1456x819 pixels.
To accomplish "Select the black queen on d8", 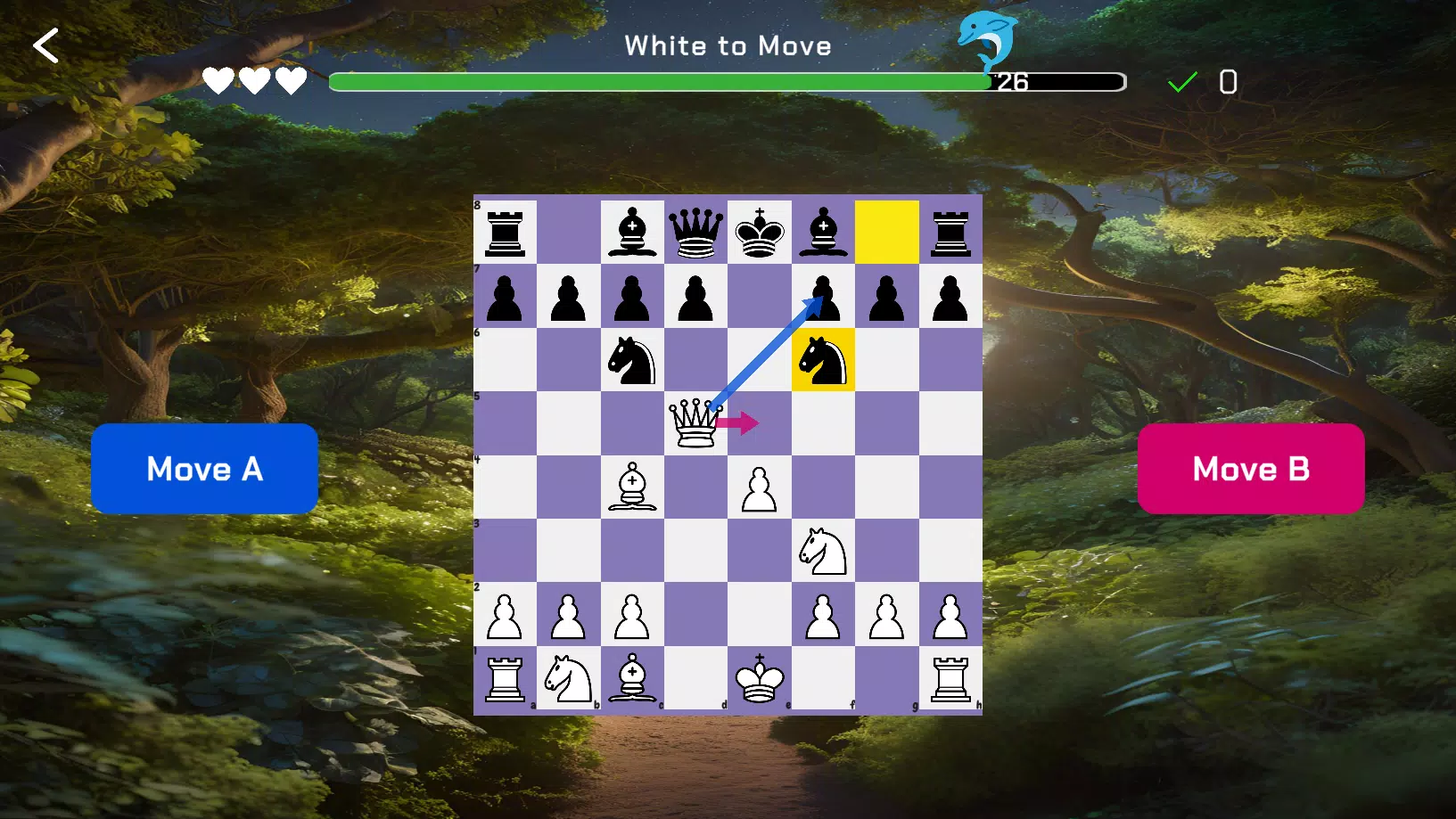I will 696,233.
